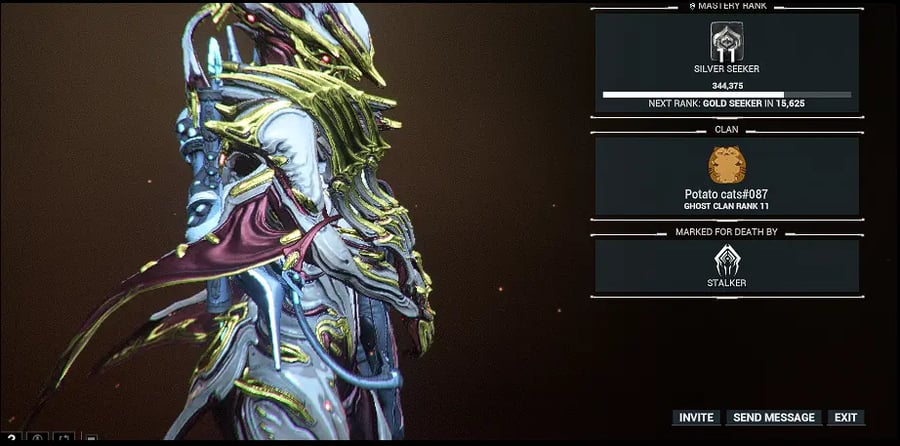Select the Silver Seeker mastery rank emblem
The image size is (900, 446).
click(726, 42)
